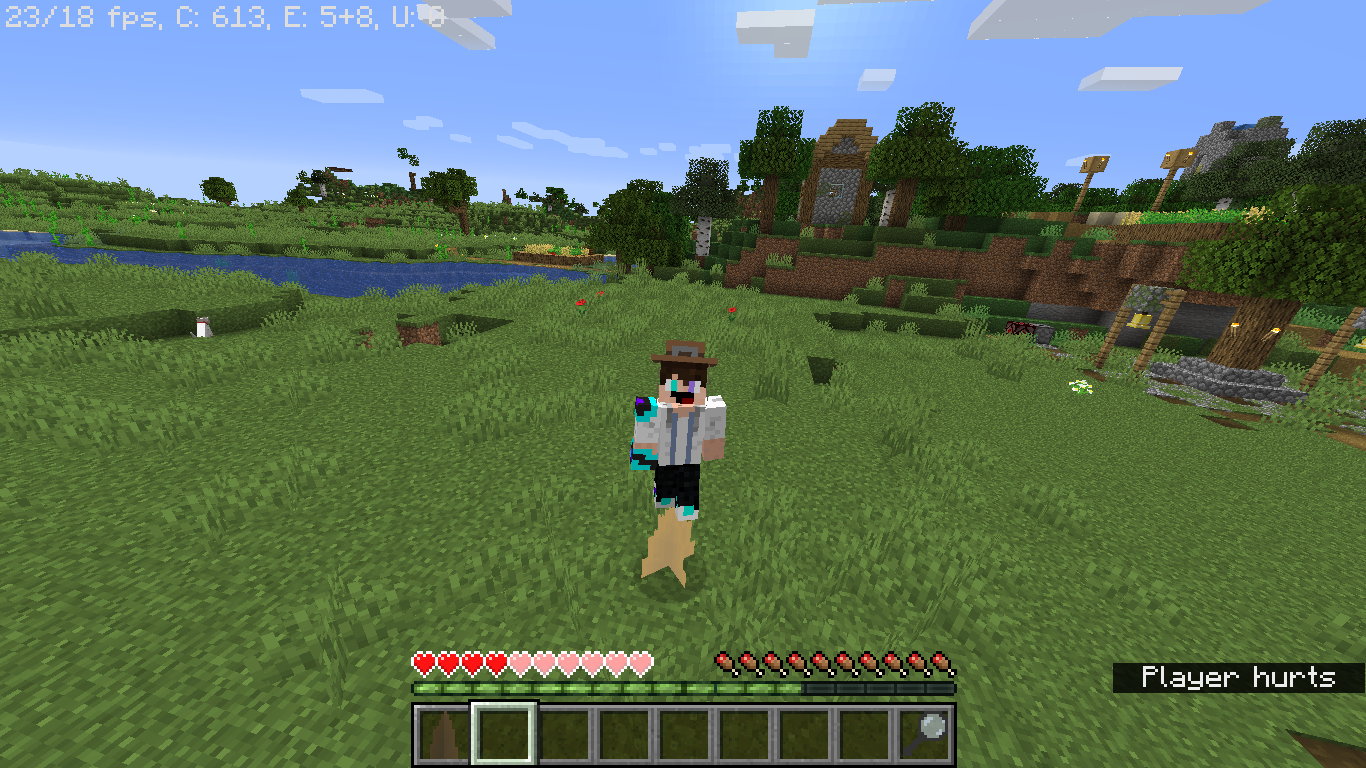Click the last full red heart icon
This screenshot has width=1366, height=768.
(x=497, y=662)
